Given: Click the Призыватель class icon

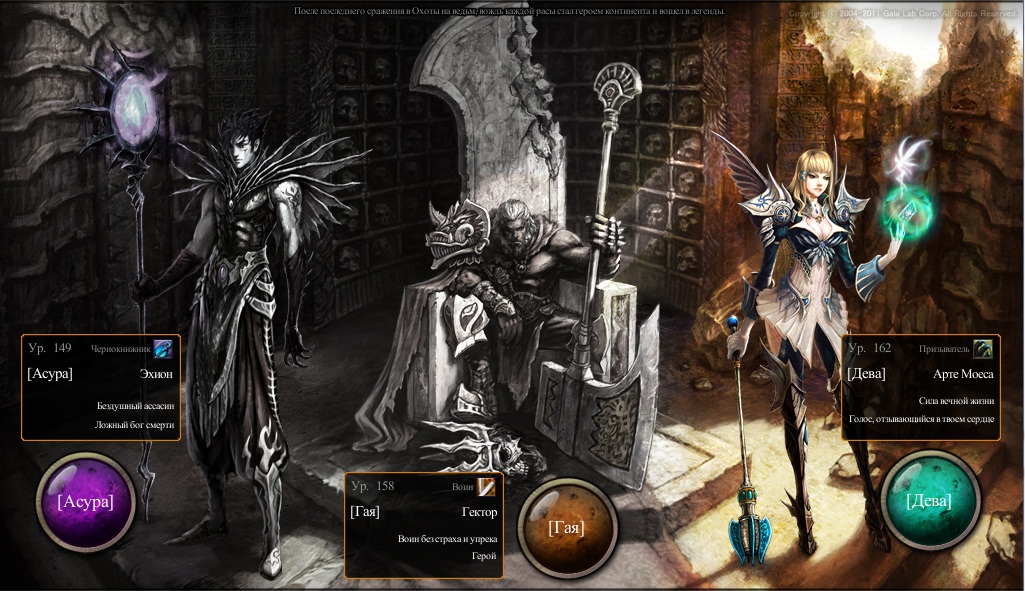Looking at the screenshot, I should click(x=984, y=349).
